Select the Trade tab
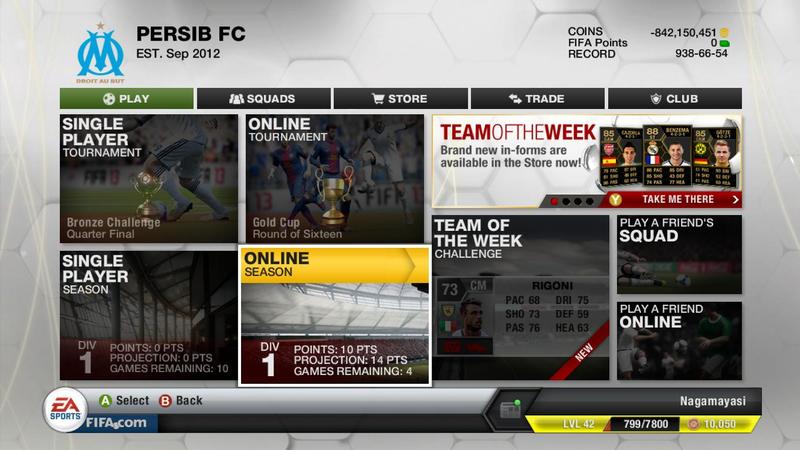 [x=537, y=99]
